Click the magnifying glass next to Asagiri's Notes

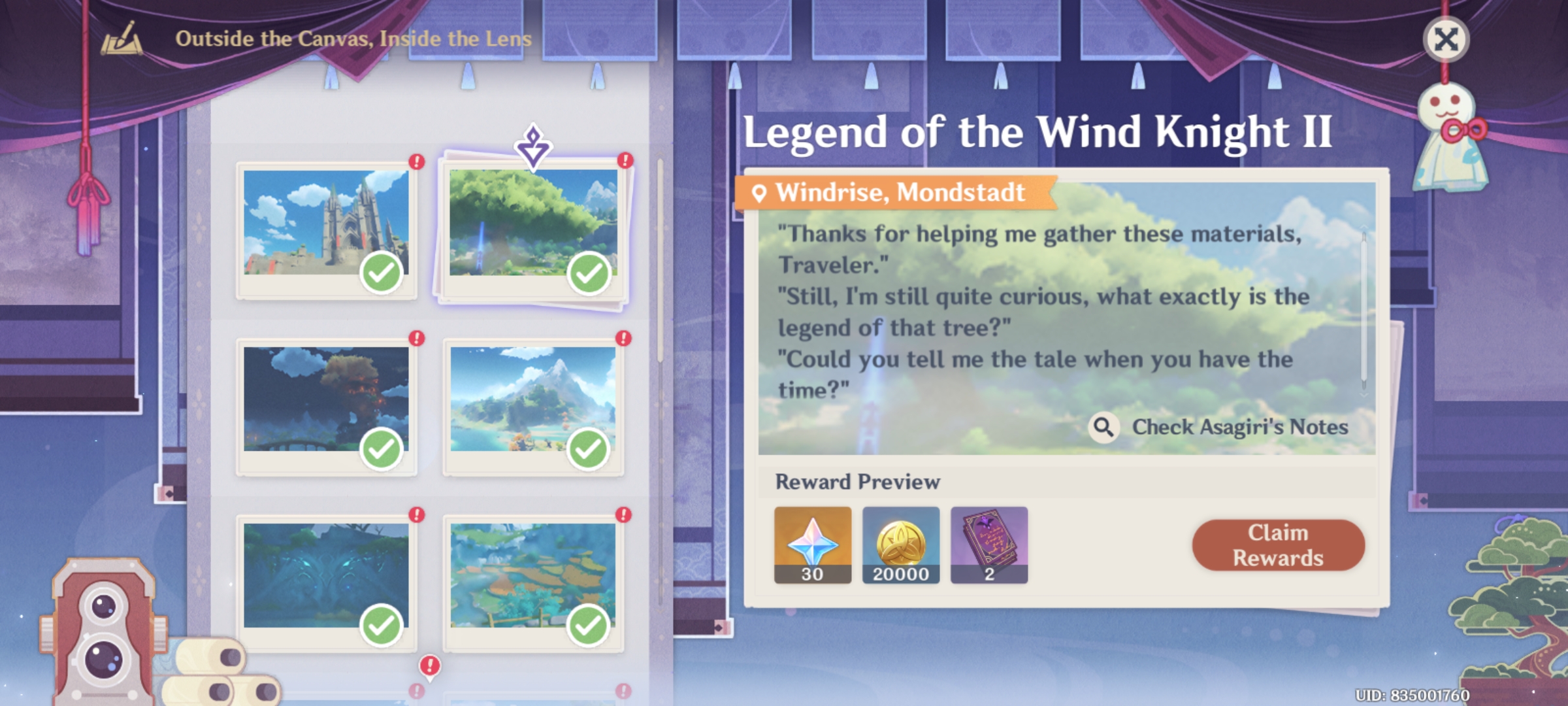coord(1104,428)
